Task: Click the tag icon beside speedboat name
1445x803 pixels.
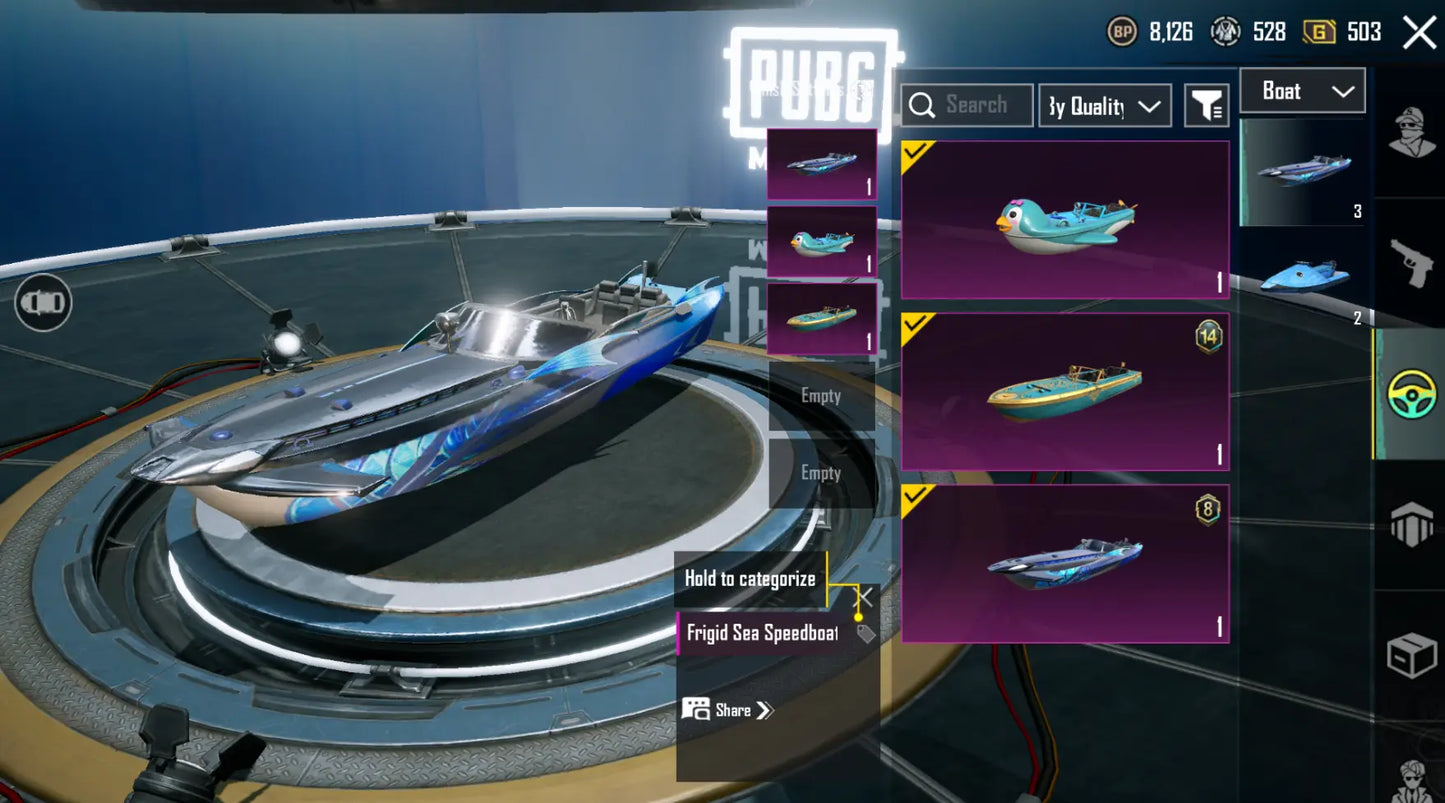Action: [866, 633]
